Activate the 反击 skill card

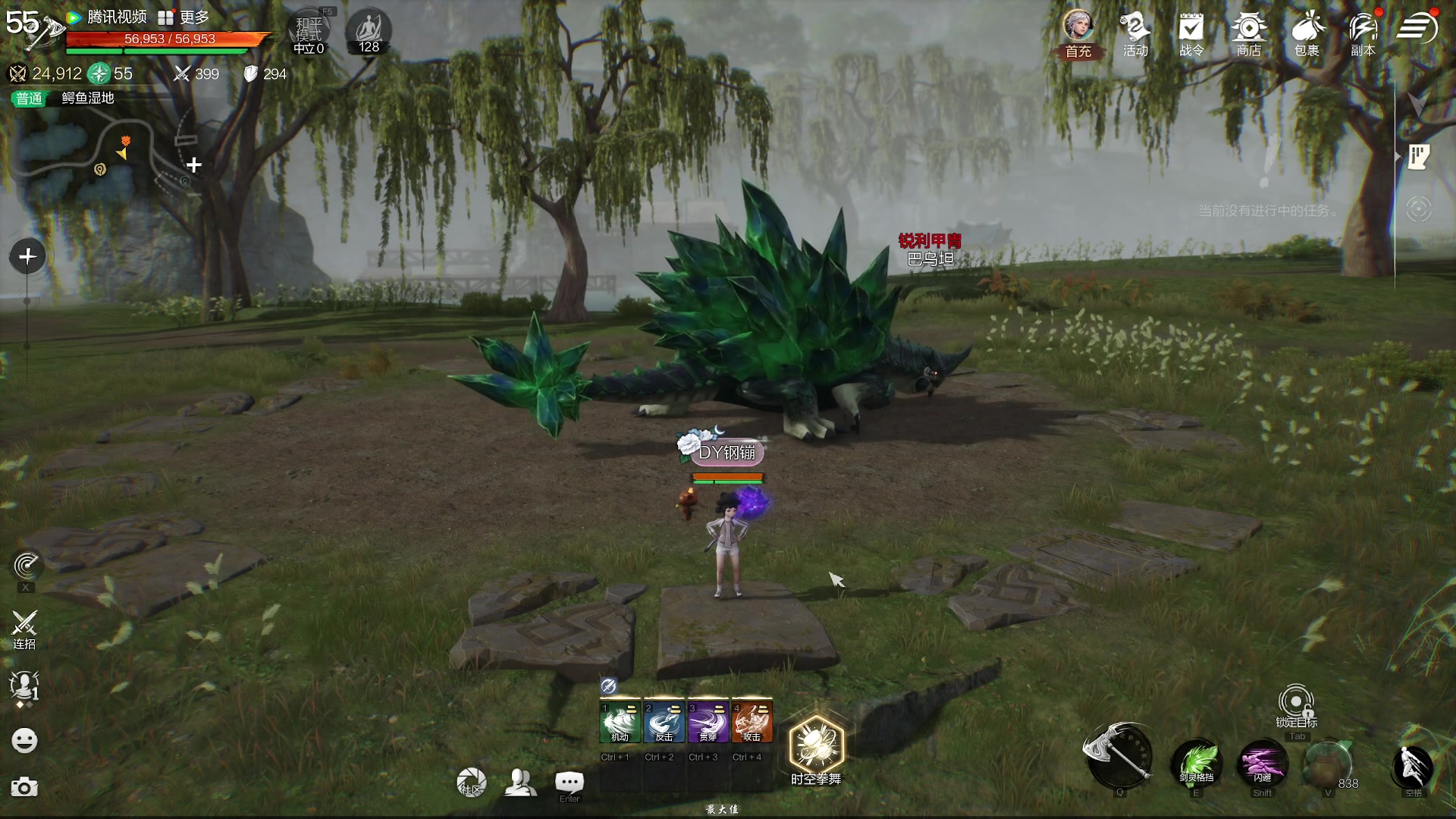pyautogui.click(x=664, y=722)
